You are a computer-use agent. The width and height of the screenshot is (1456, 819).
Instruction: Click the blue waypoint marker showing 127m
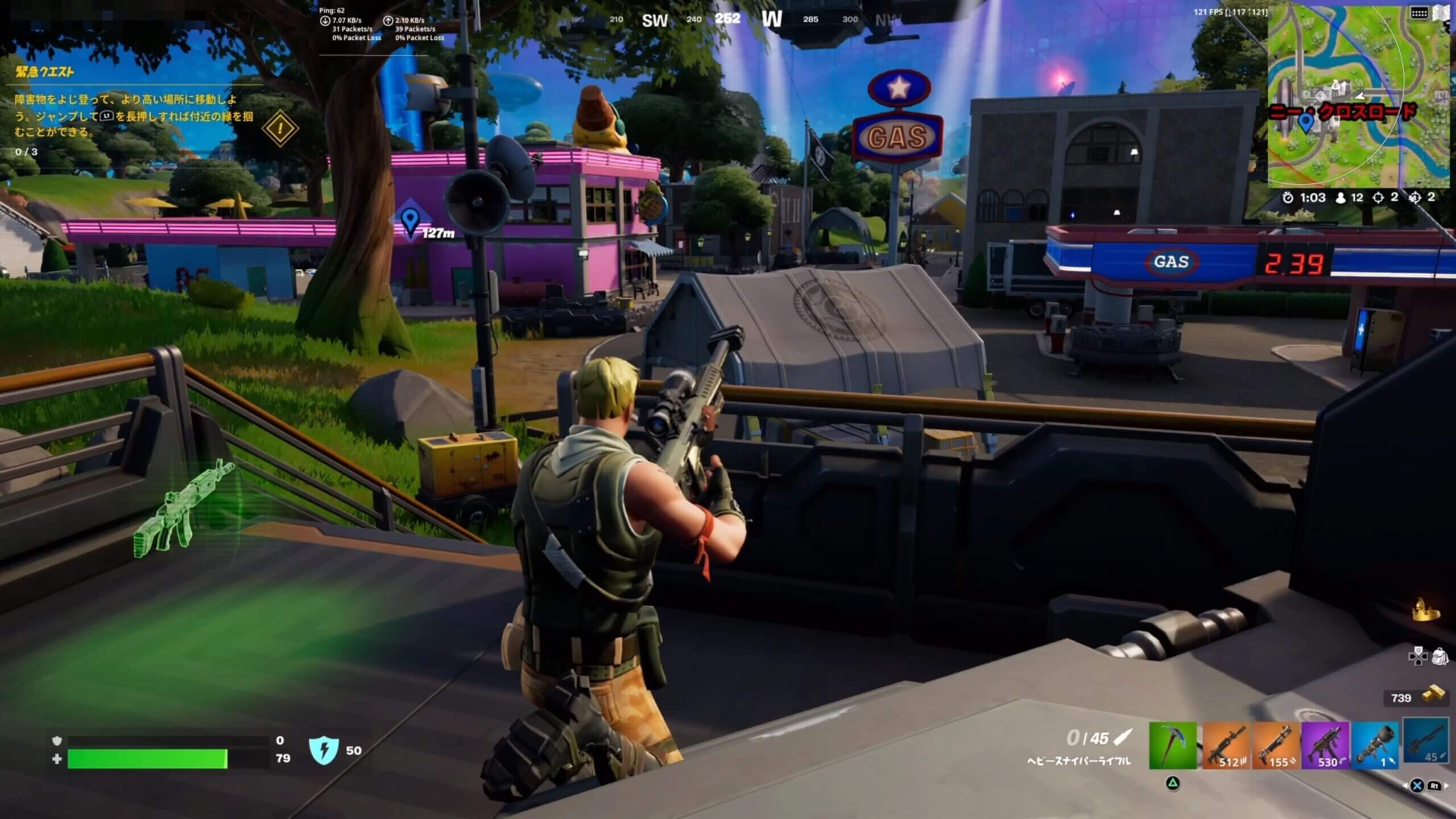click(409, 221)
